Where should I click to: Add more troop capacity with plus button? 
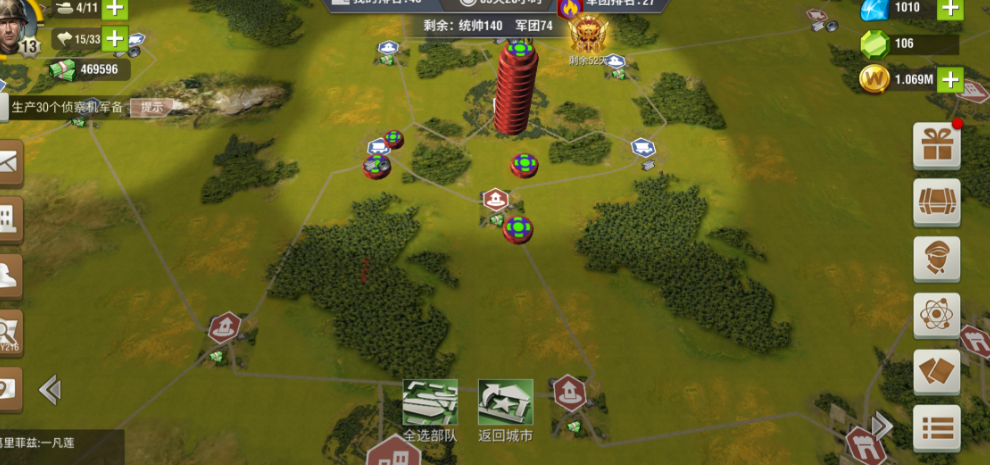tap(115, 39)
